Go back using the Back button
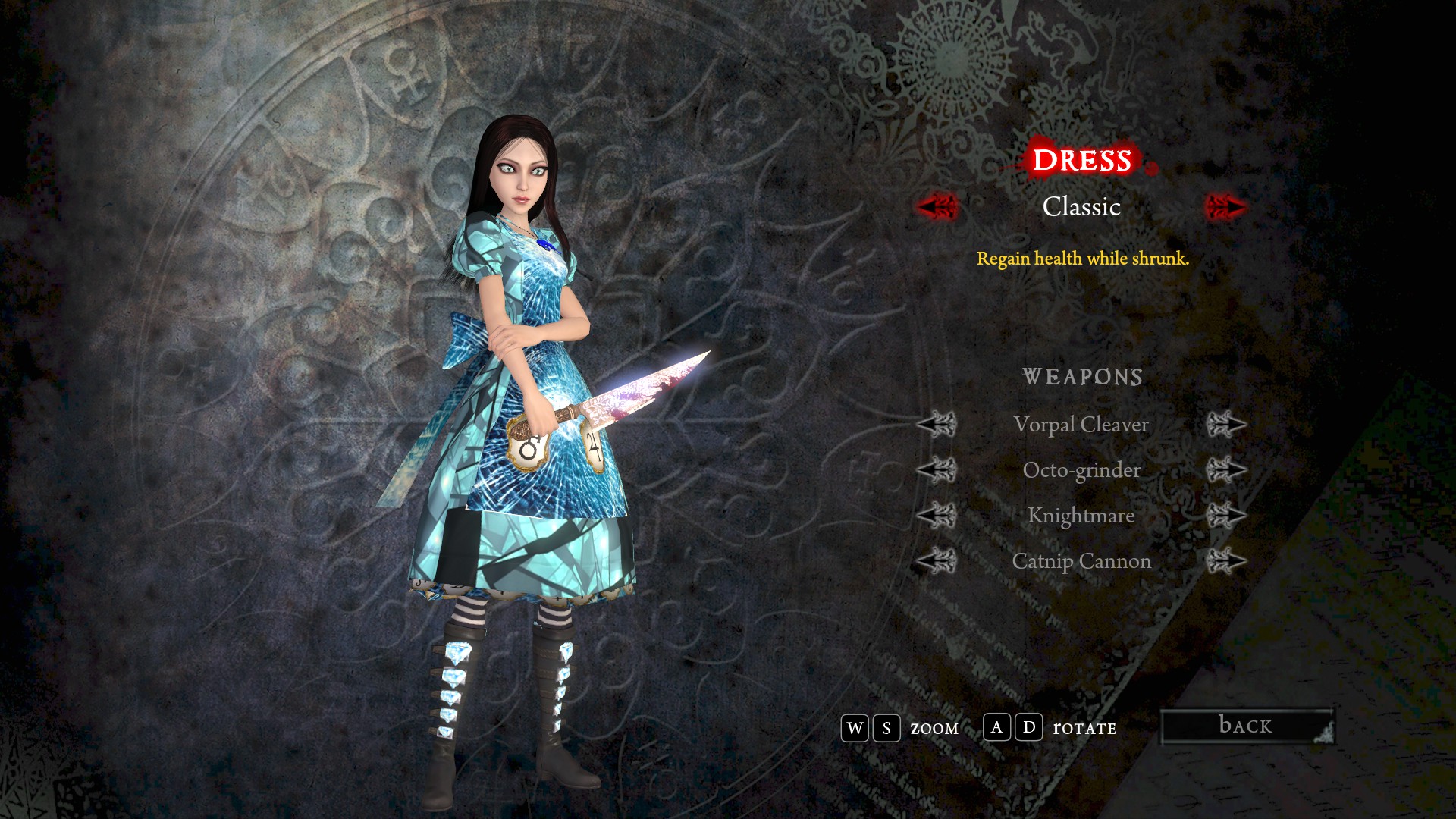Screen dimensions: 1456x819 click(1247, 726)
